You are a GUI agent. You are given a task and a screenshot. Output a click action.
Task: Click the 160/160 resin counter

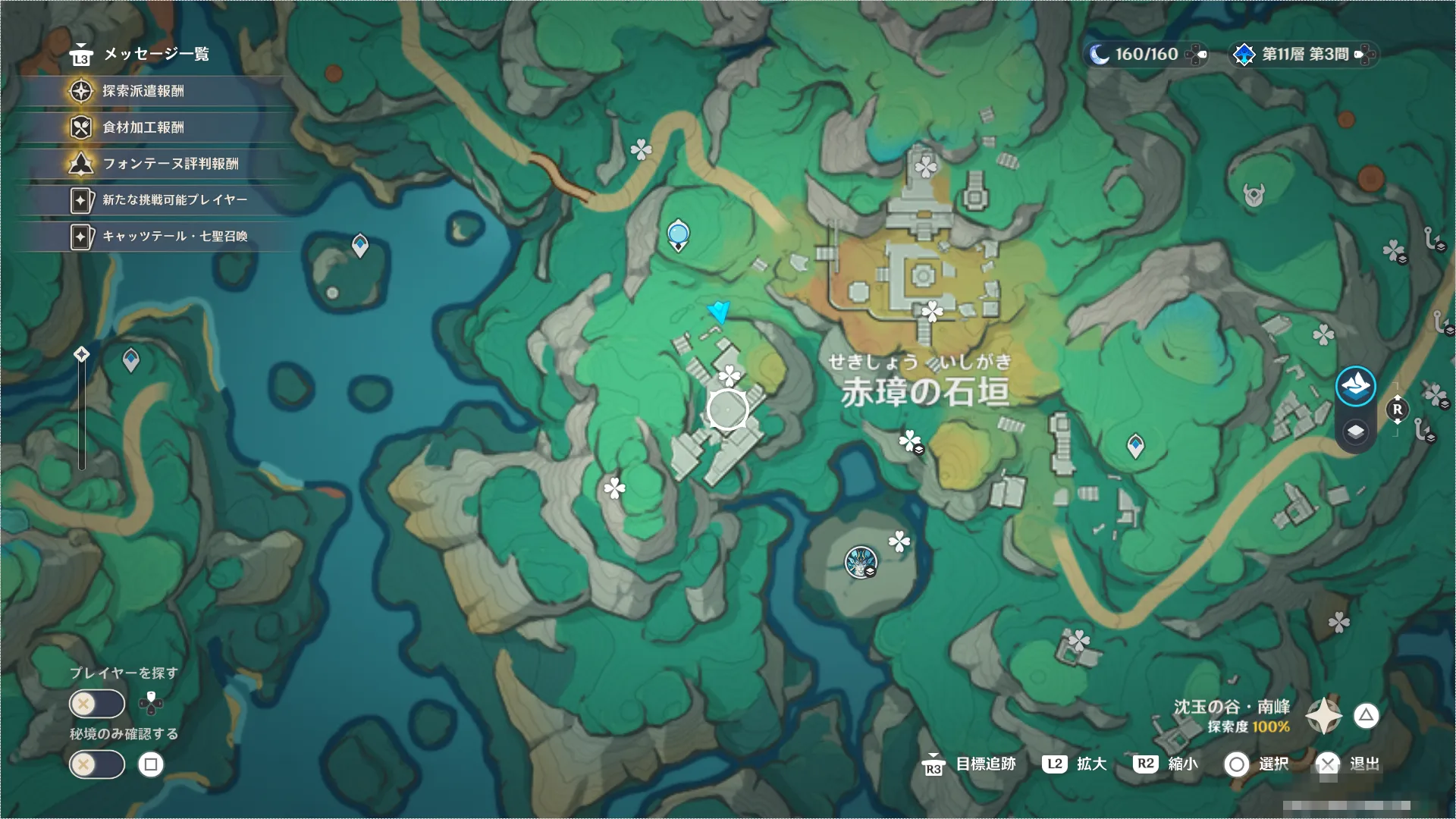point(1145,55)
